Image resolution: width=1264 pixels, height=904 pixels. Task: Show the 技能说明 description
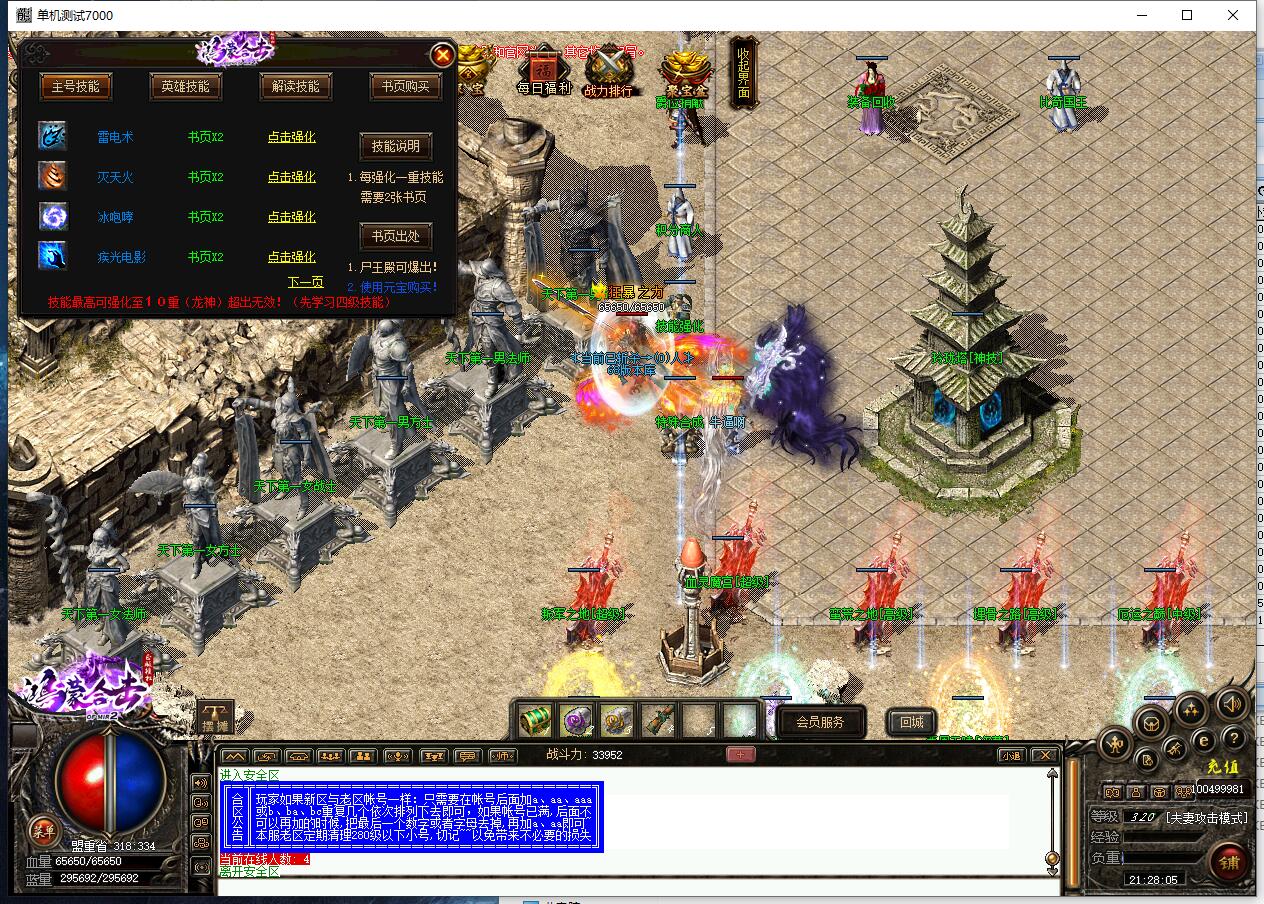[x=395, y=146]
